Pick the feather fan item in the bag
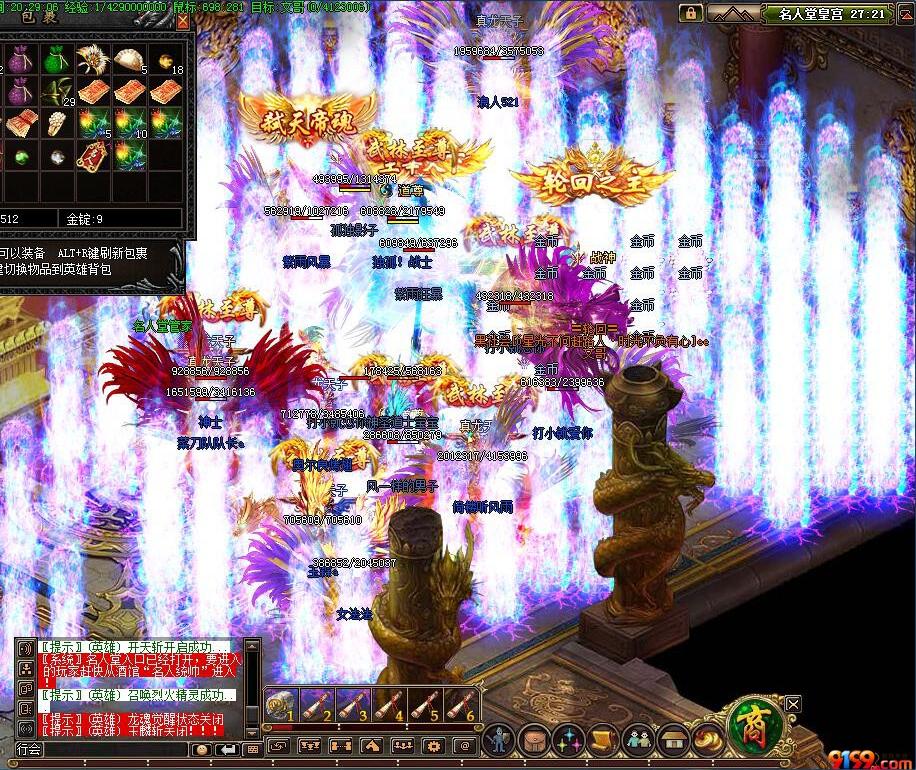916x770 pixels. pos(91,59)
